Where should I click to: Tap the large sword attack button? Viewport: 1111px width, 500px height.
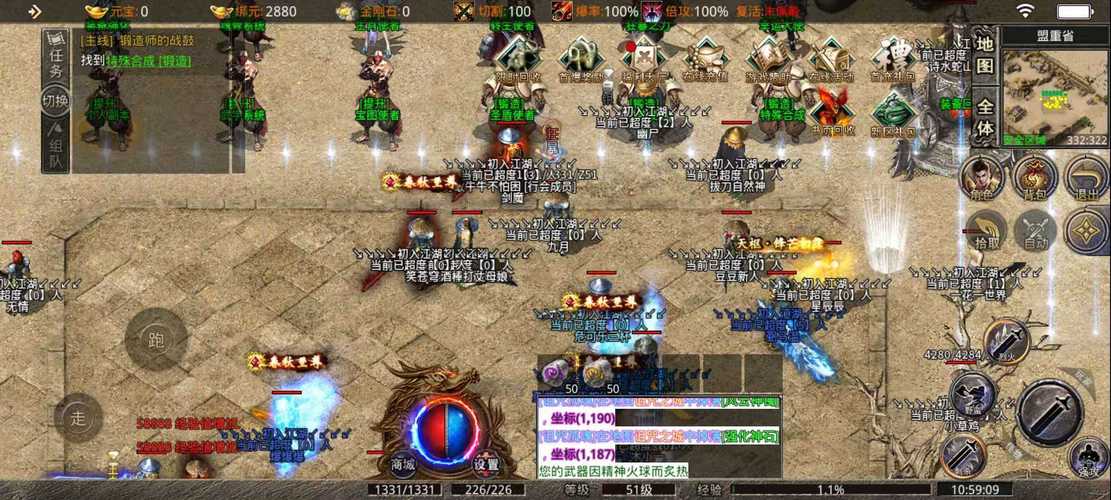pyautogui.click(x=1050, y=410)
